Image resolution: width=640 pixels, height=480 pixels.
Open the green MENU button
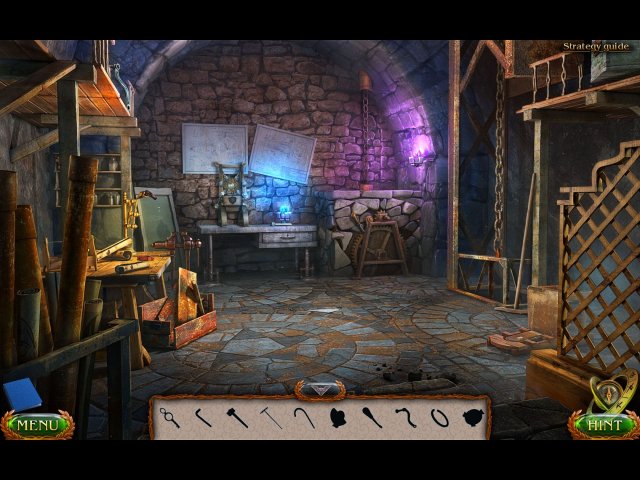37,425
